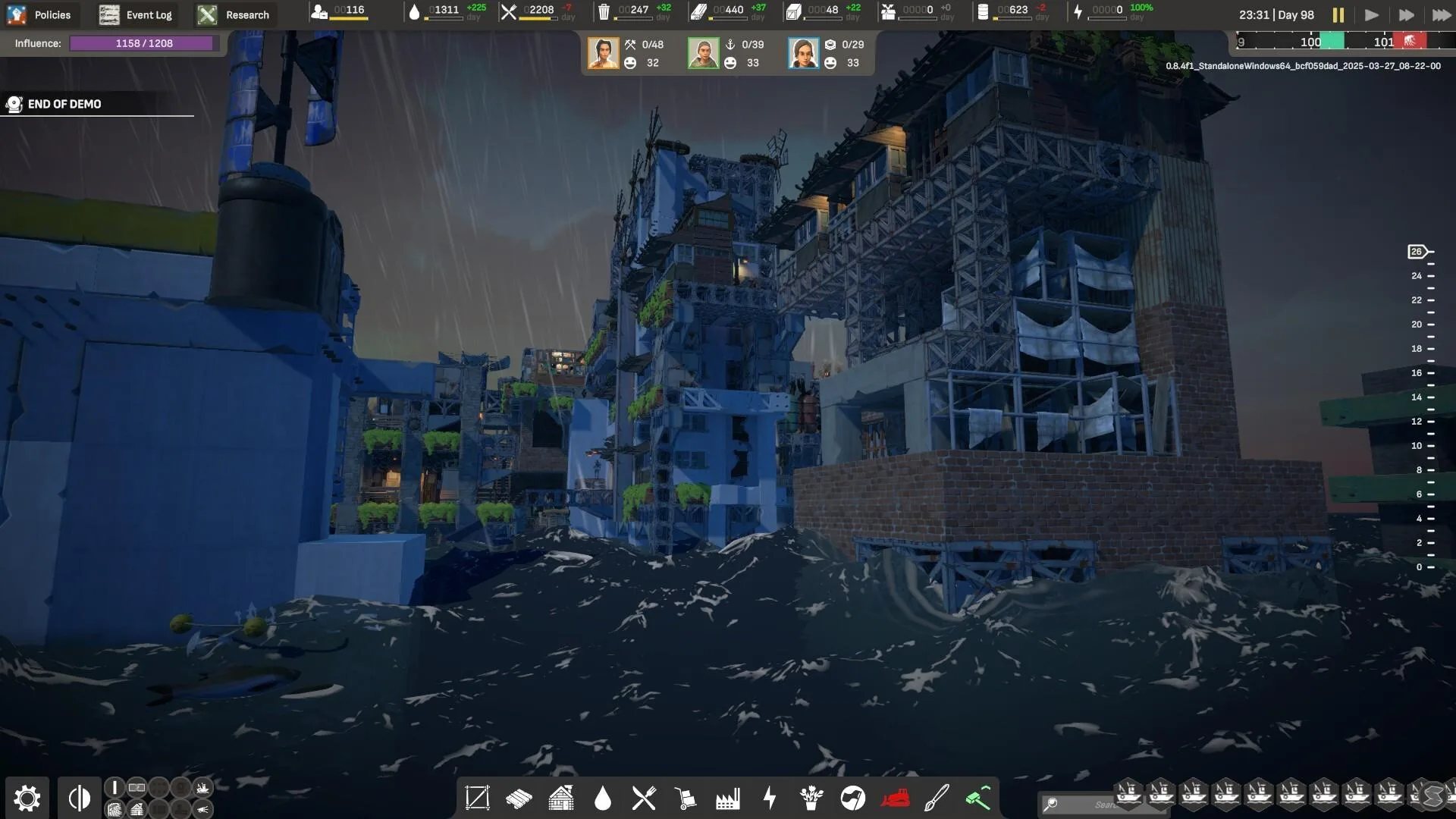
Task: Open the gear settings button
Action: point(27,798)
